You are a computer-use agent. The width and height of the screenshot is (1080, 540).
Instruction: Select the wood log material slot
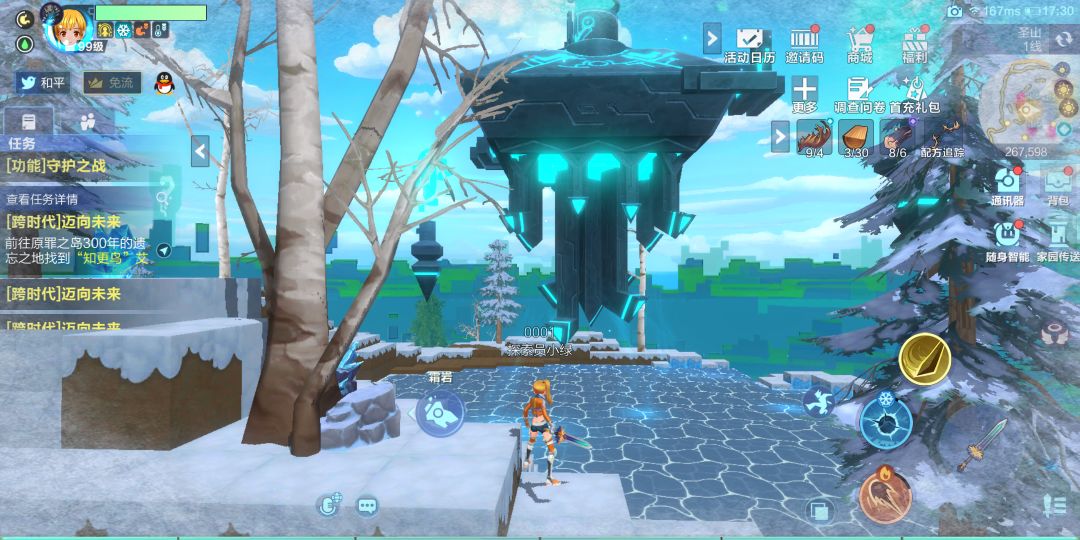[x=855, y=137]
